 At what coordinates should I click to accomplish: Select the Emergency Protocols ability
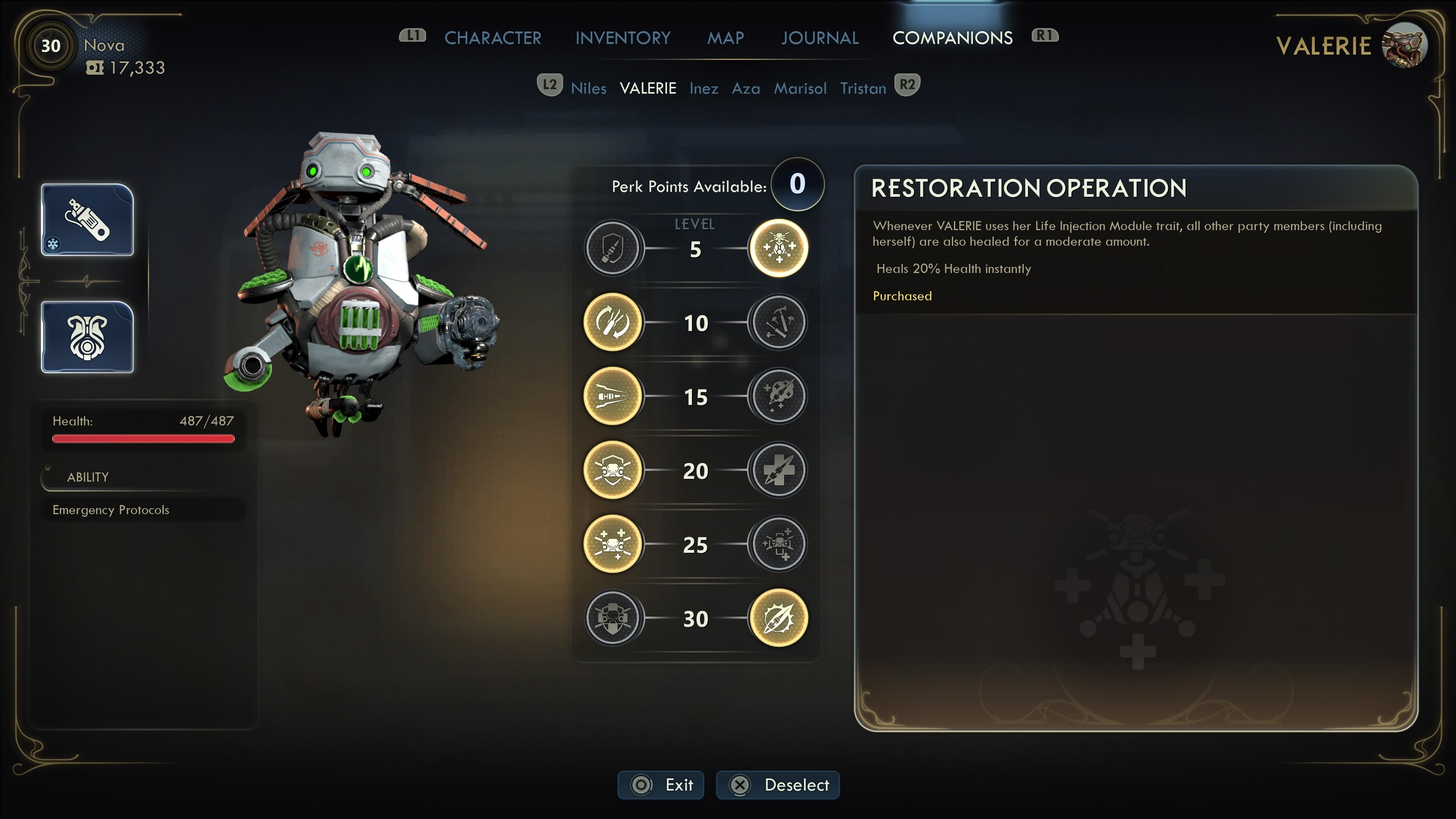tap(111, 510)
